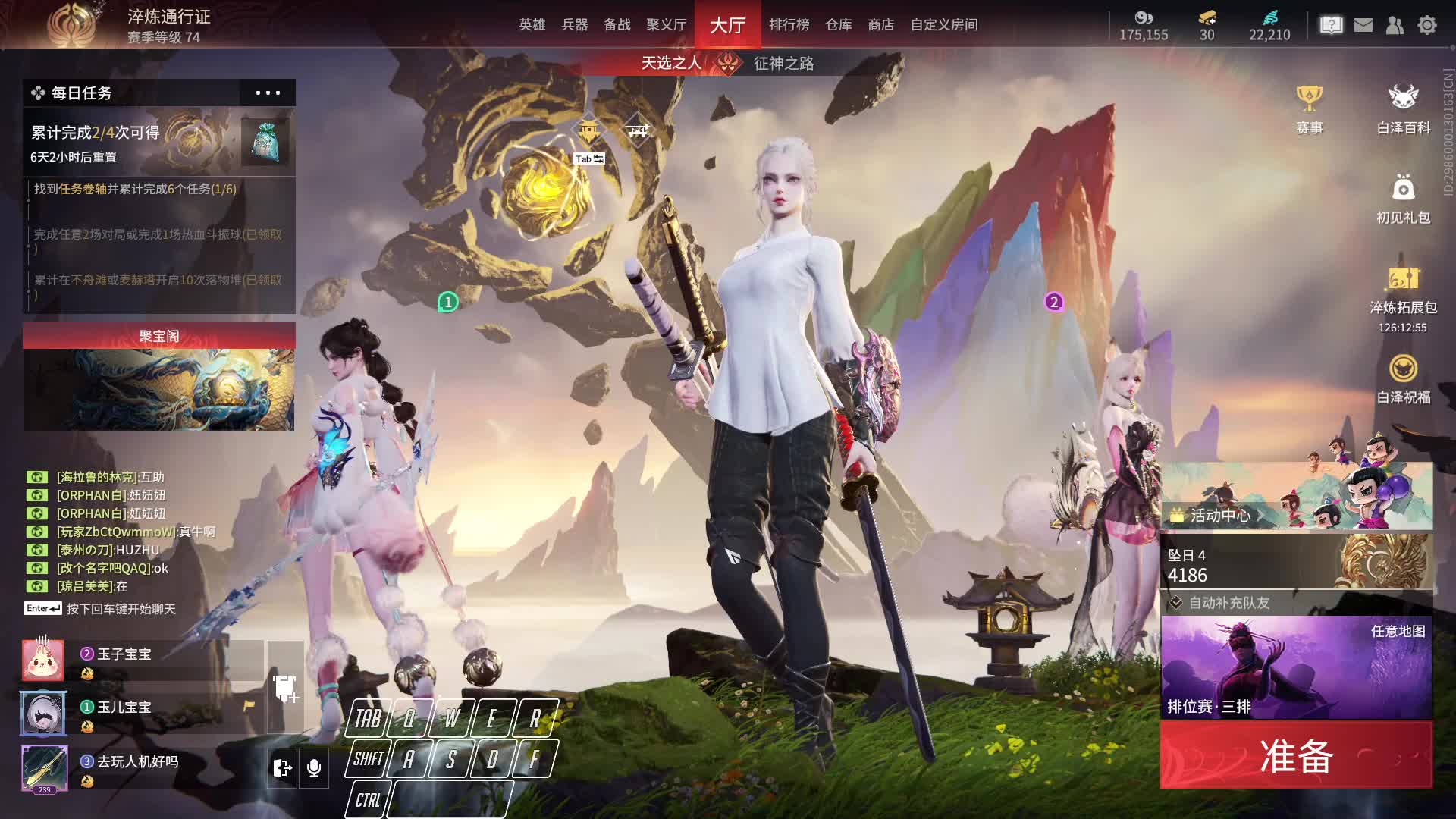Open the 仓库 storage tab
Screen dimensions: 1456x819
[x=838, y=25]
